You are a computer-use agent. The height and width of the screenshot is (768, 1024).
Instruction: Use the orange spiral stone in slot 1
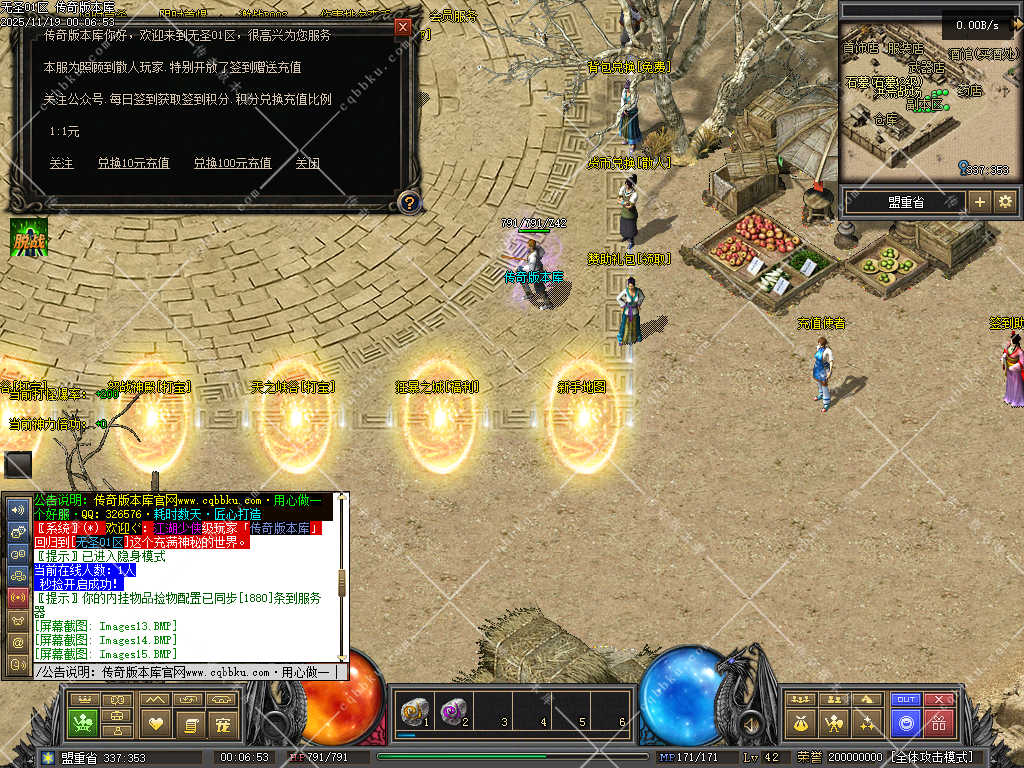tap(412, 712)
